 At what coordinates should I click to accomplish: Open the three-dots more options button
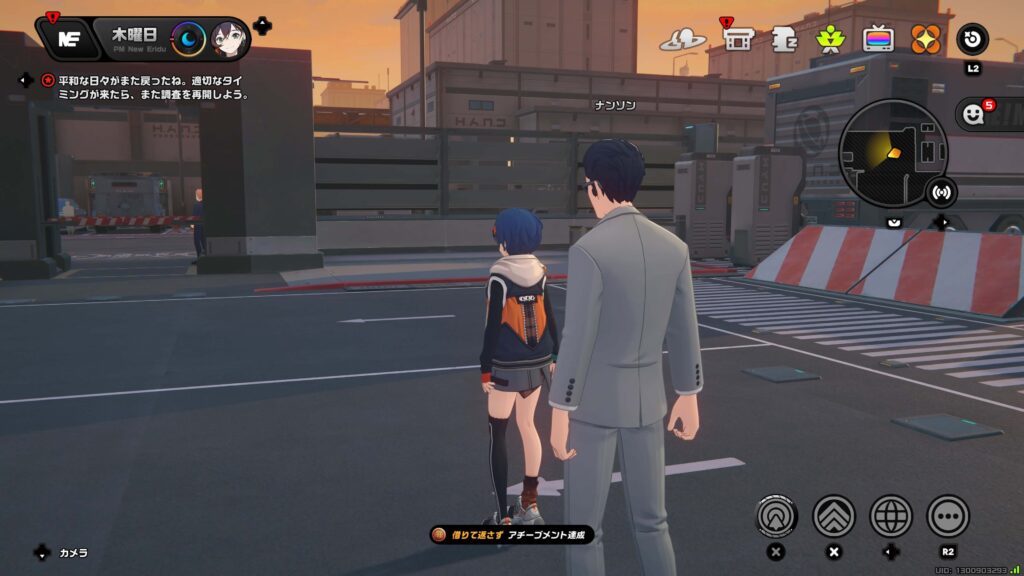click(948, 516)
